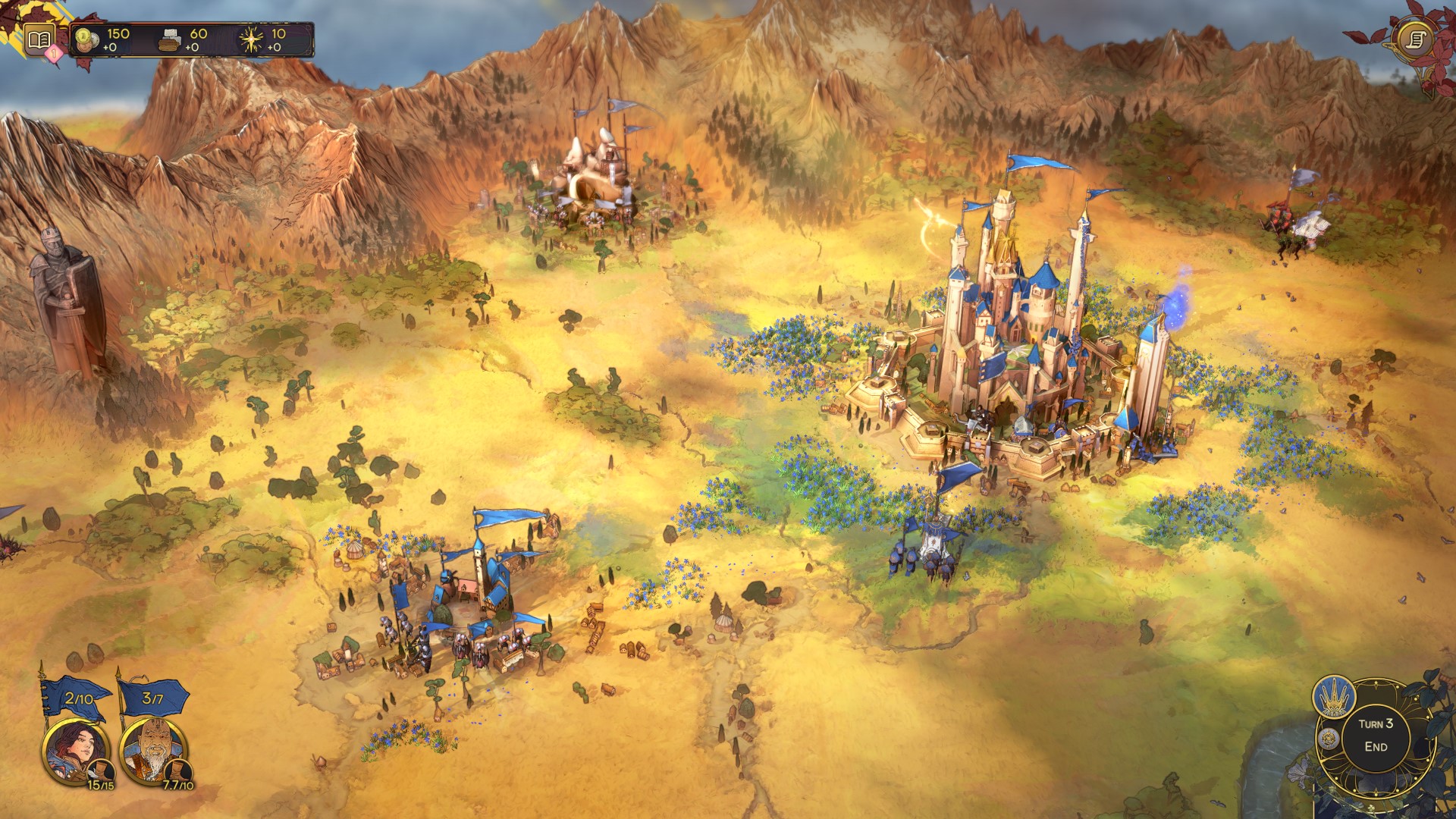This screenshot has width=1456, height=819.
Task: View the boot movement icon showing 15/15
Action: point(101,770)
